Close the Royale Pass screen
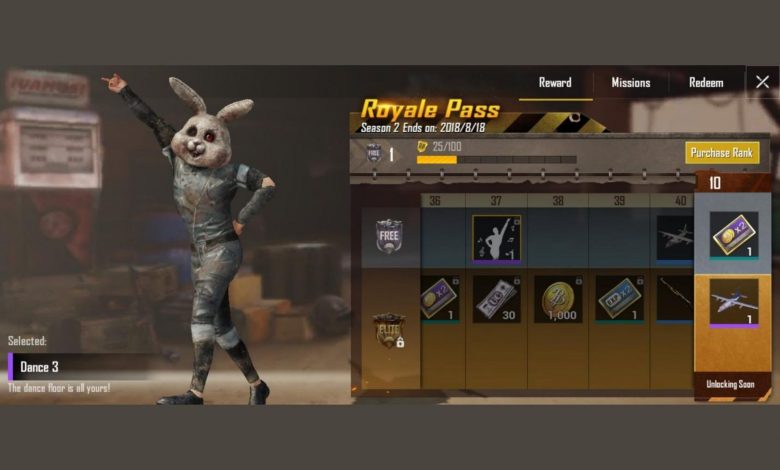The width and height of the screenshot is (780, 470). (x=762, y=82)
